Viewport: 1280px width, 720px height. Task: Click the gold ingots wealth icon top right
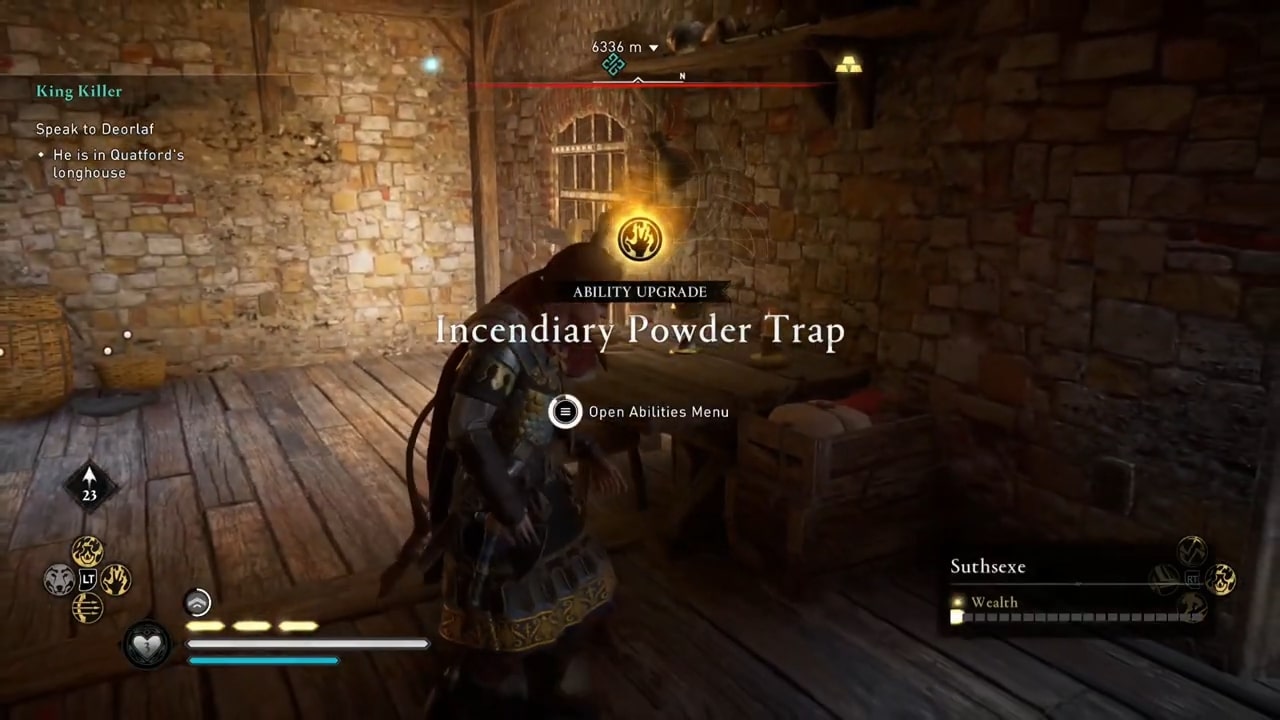848,64
